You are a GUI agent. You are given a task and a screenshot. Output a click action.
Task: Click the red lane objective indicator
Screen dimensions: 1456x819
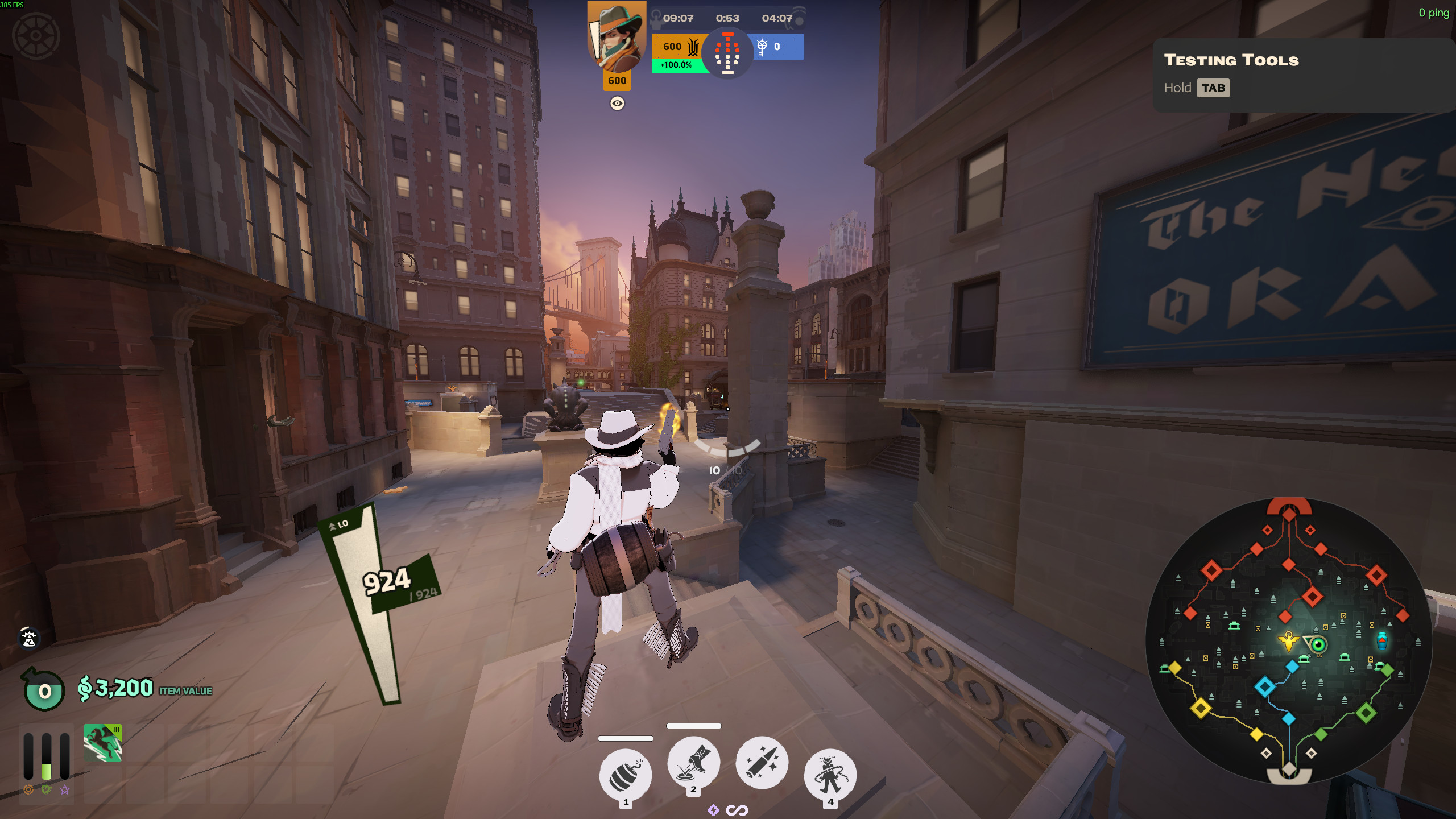(x=727, y=53)
